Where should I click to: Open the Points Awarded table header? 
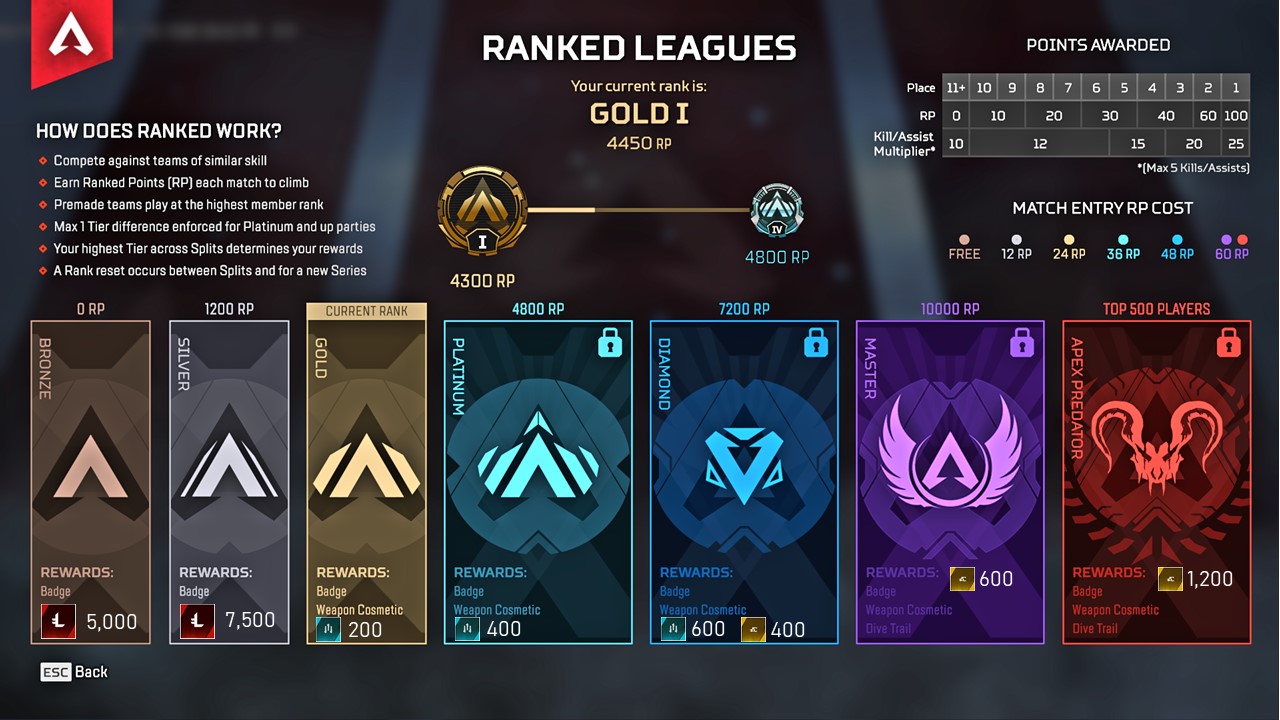(1098, 44)
